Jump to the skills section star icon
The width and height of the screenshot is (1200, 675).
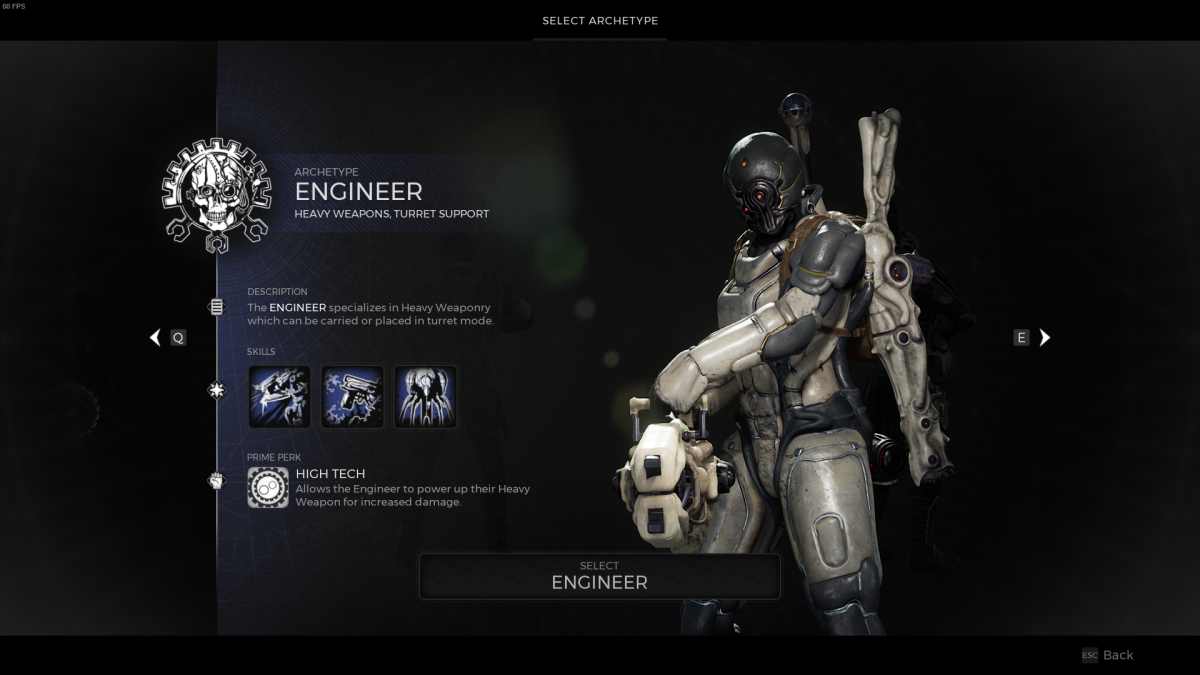click(x=217, y=390)
